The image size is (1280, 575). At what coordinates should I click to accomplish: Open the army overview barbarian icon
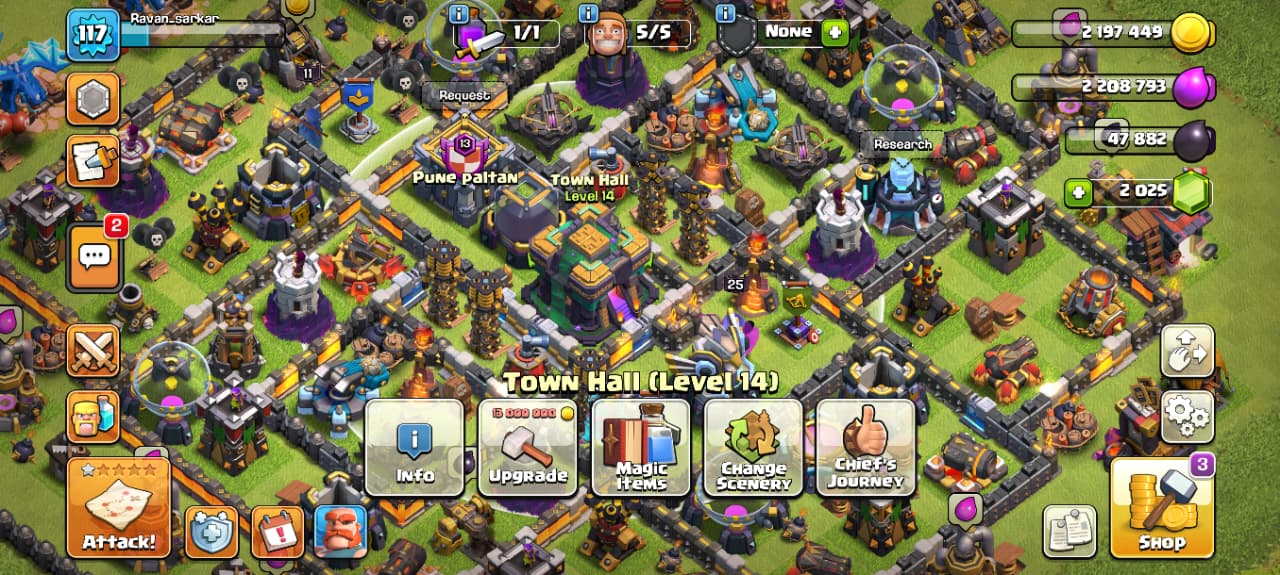[x=93, y=416]
